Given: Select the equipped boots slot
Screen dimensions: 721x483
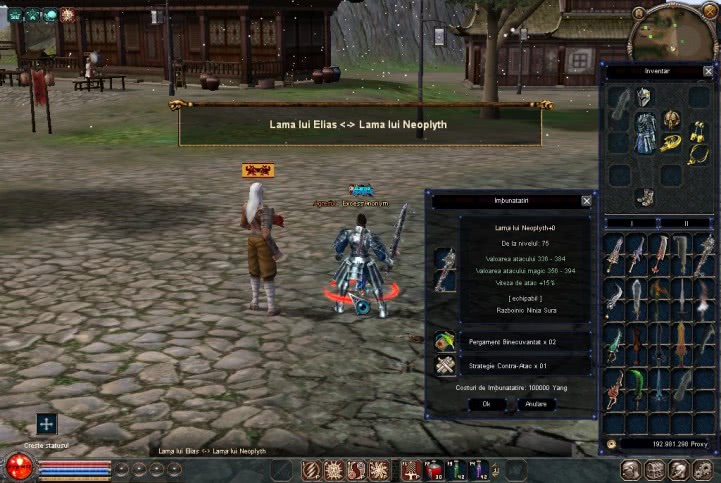Looking at the screenshot, I should 645,197.
